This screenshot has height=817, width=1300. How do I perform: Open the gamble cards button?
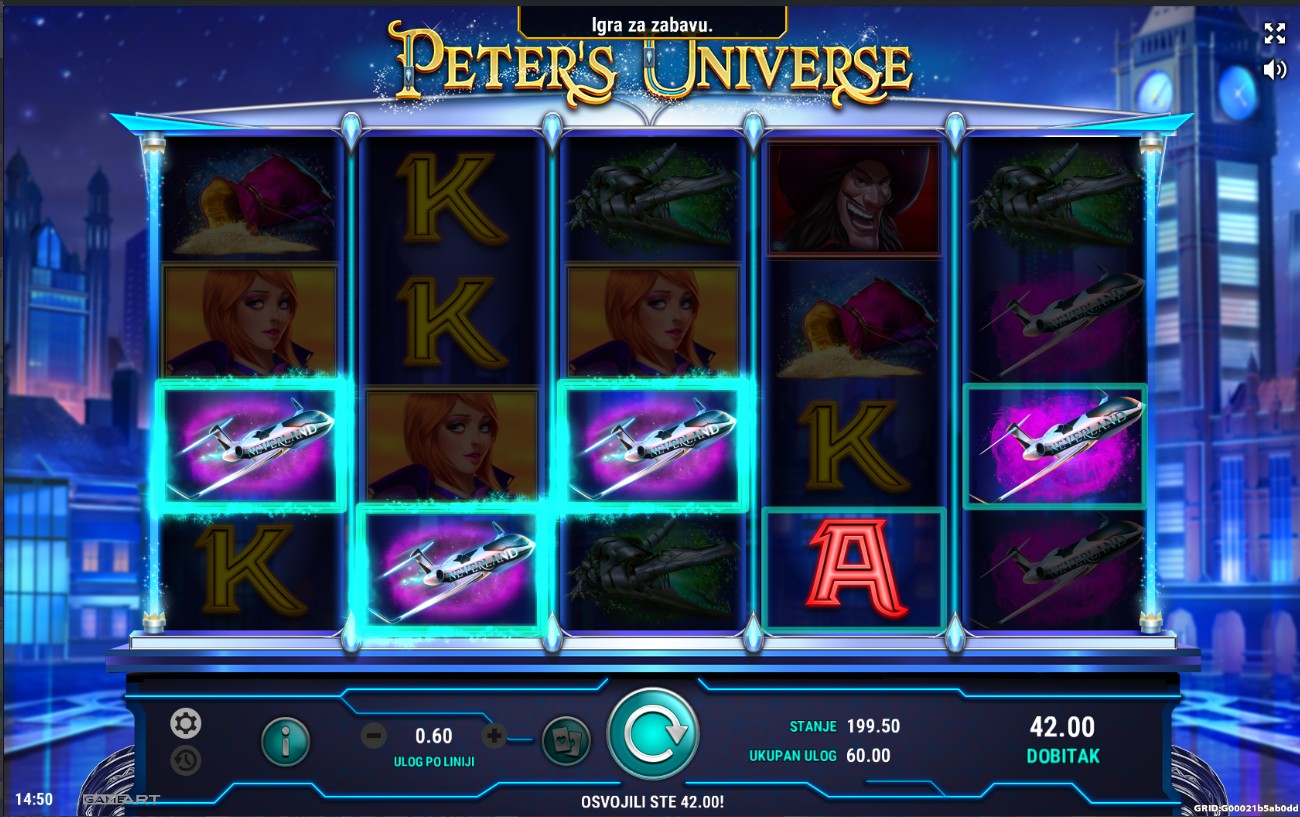566,741
